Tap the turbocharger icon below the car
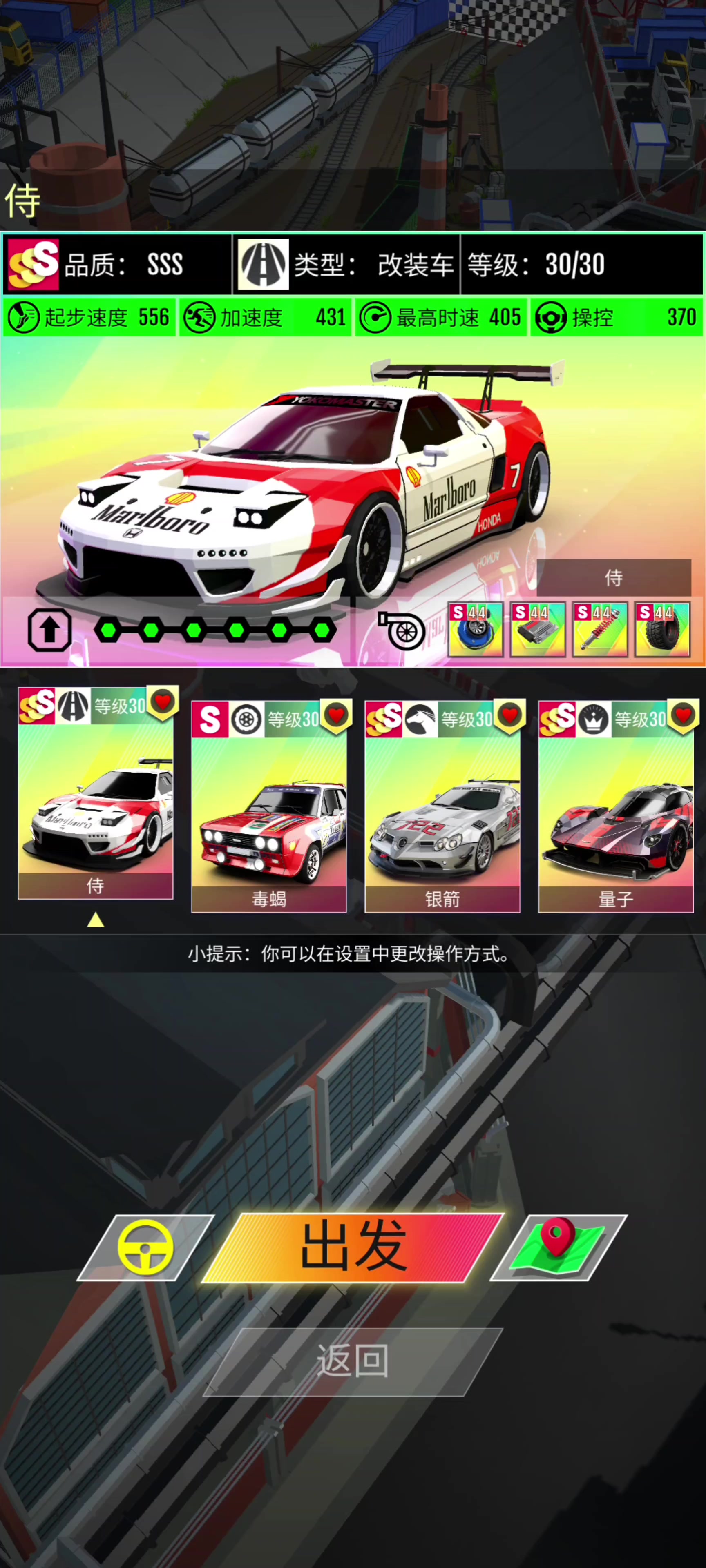The width and height of the screenshot is (706, 1568). (x=407, y=631)
